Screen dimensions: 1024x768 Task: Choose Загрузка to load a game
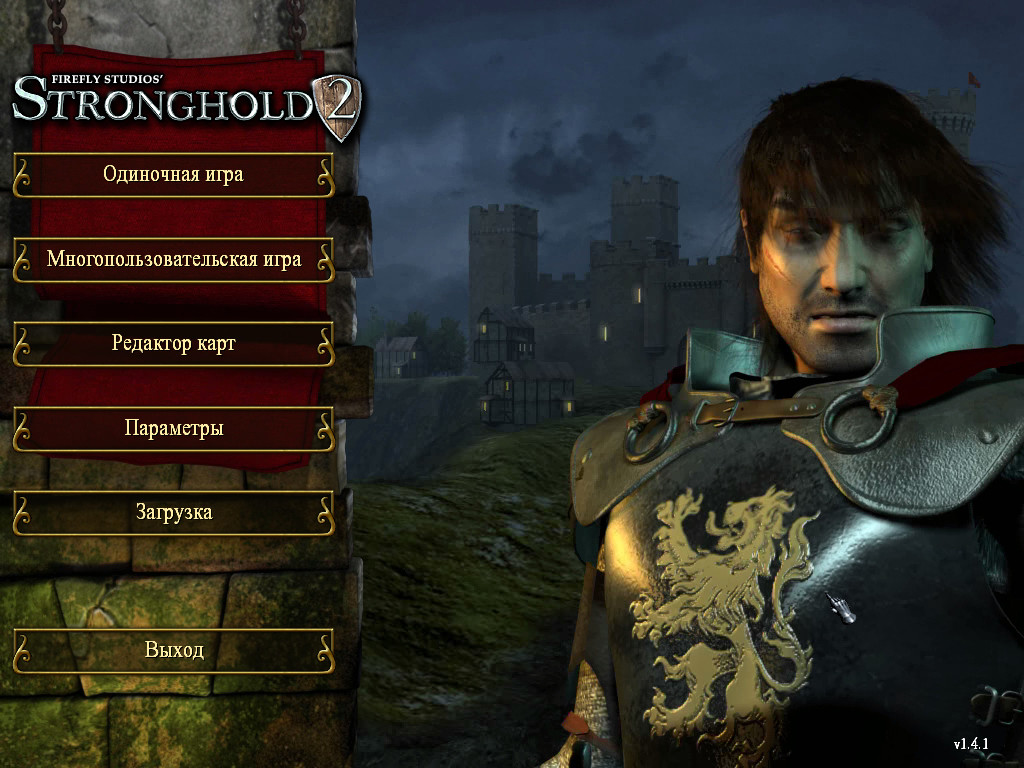click(x=173, y=513)
